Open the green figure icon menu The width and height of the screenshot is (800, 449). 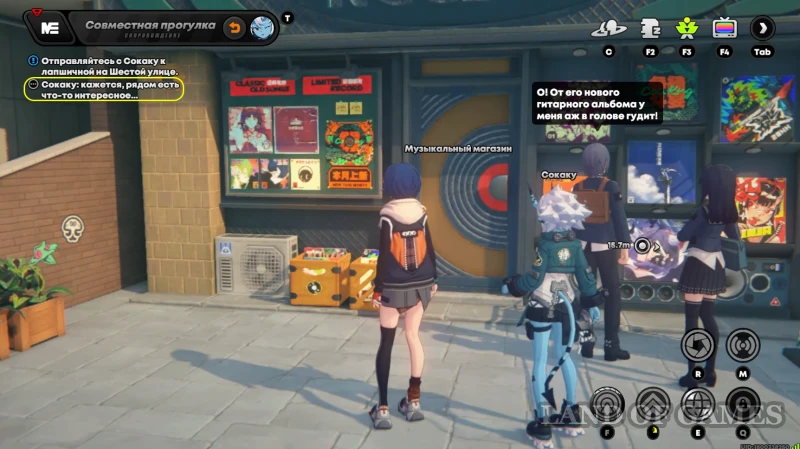[x=686, y=28]
